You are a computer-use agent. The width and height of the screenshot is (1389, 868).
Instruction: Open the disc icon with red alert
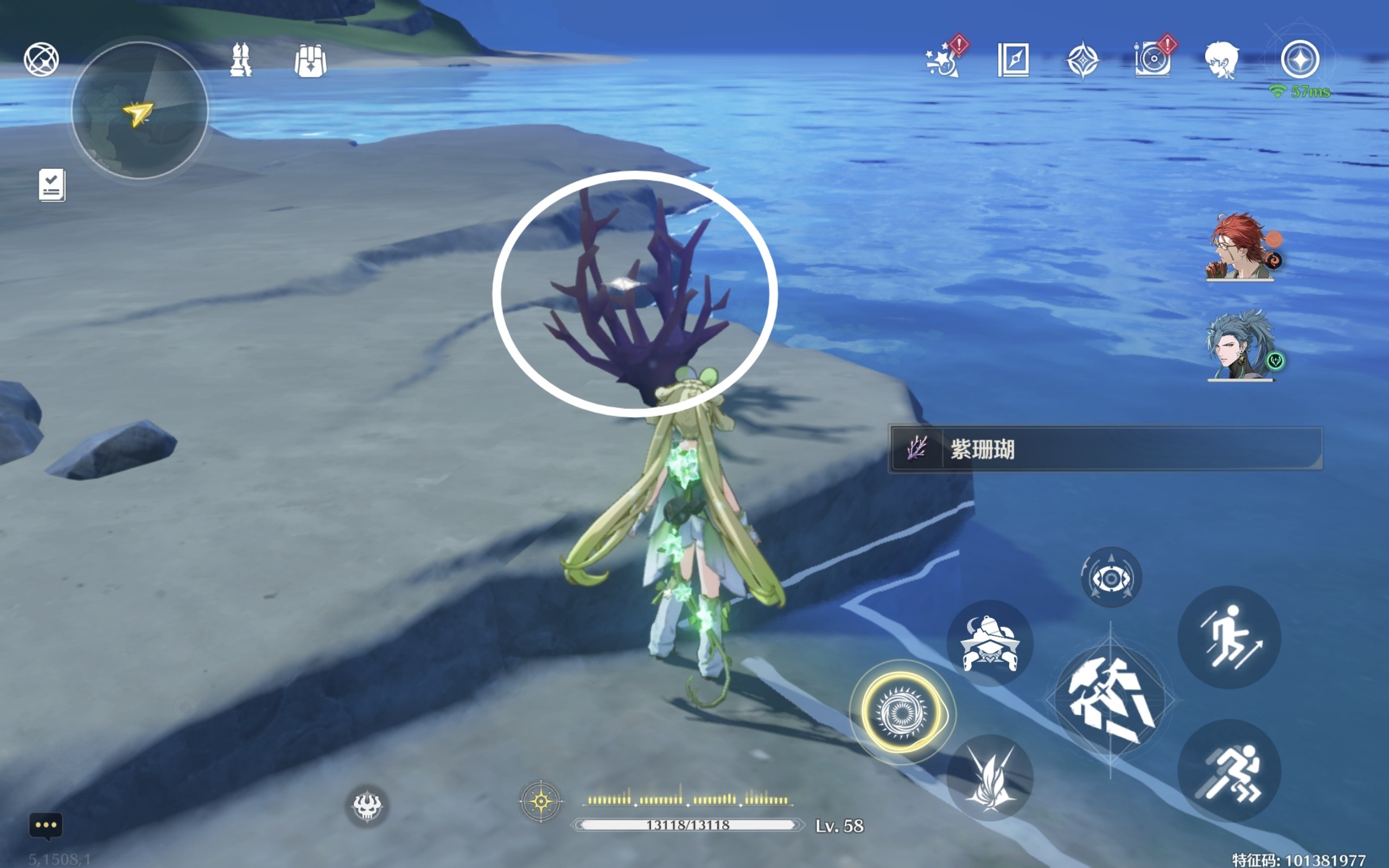coord(1152,60)
